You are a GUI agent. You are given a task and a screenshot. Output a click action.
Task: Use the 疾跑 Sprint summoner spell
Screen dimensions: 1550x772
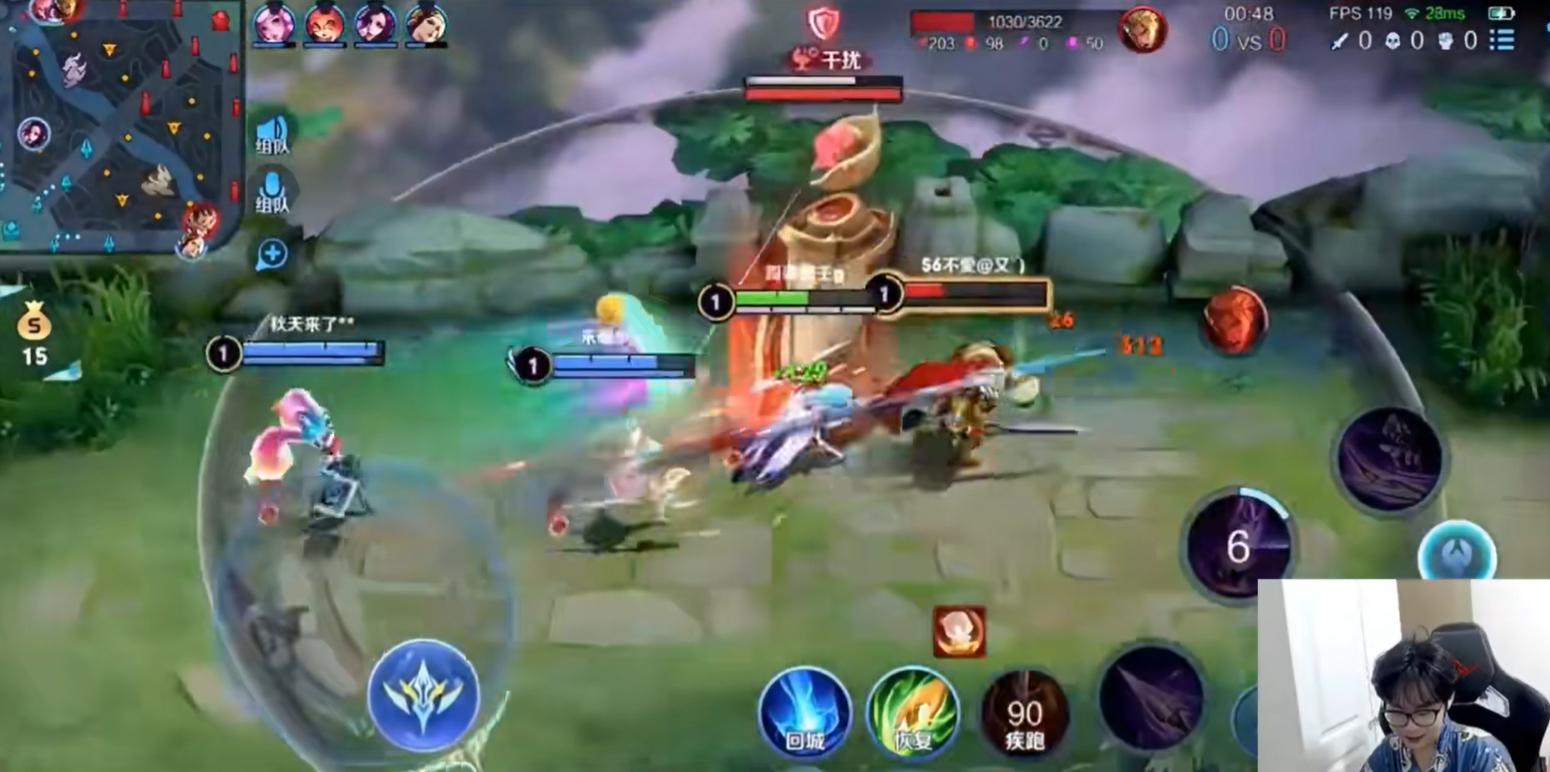[1024, 712]
